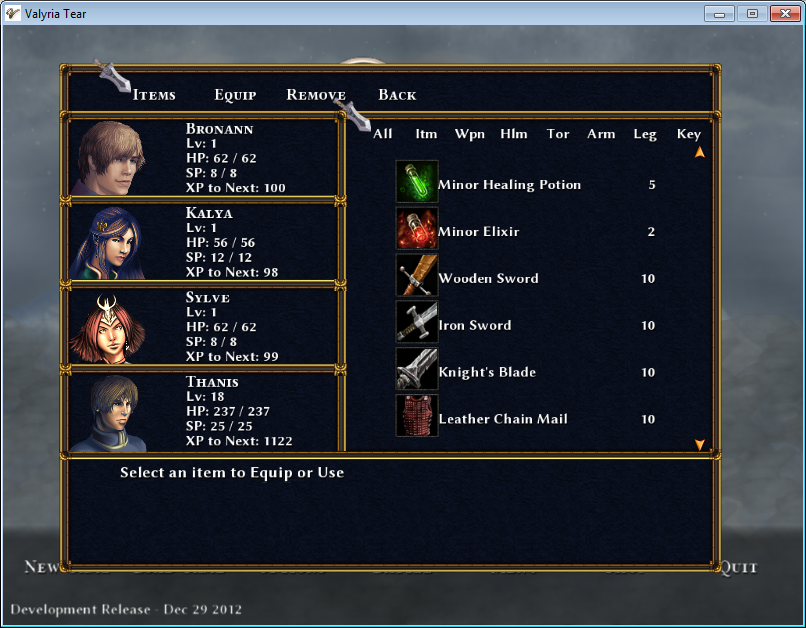Choose the Equip menu option
806x628 pixels.
coord(235,95)
